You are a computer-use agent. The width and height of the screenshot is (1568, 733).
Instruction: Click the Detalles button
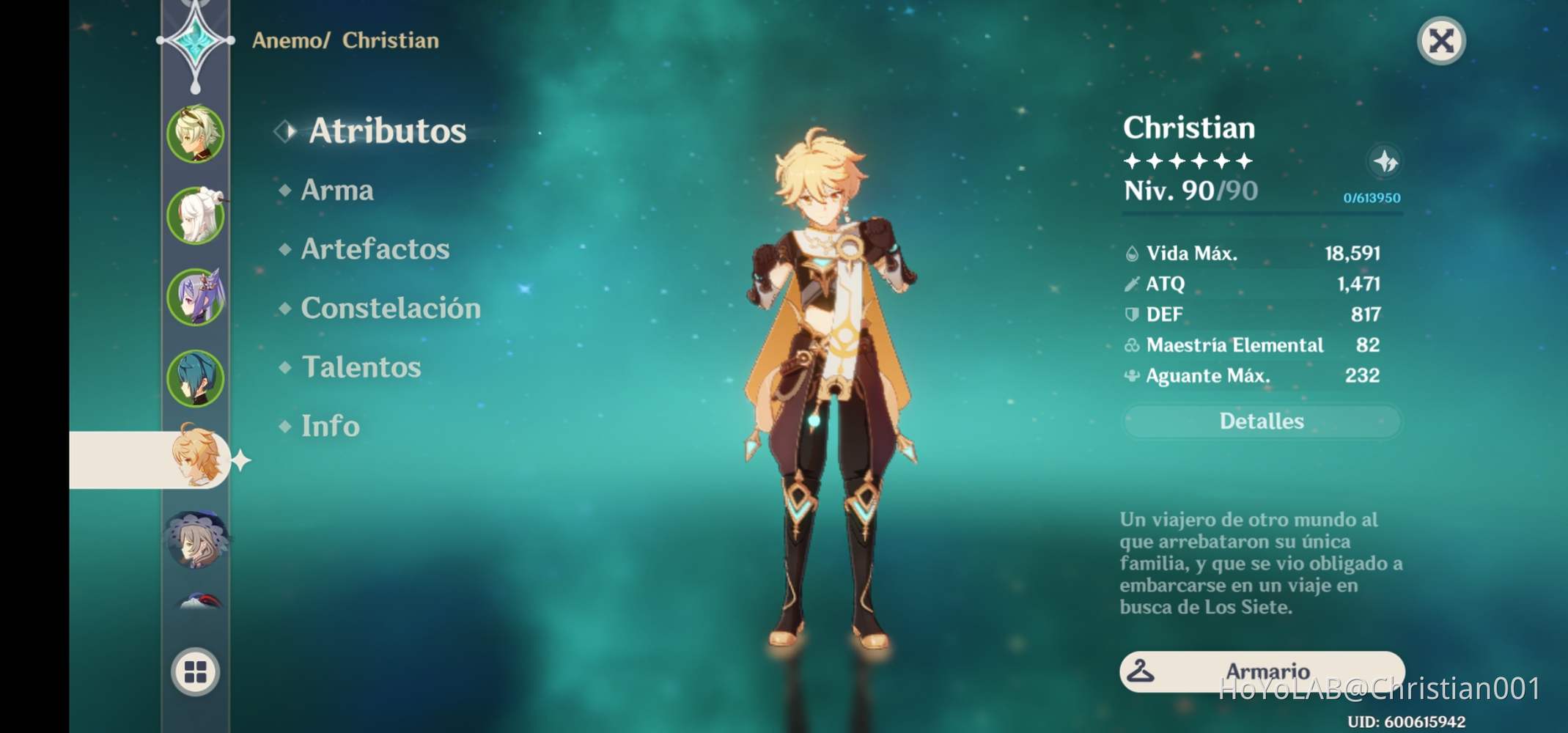pyautogui.click(x=1262, y=421)
